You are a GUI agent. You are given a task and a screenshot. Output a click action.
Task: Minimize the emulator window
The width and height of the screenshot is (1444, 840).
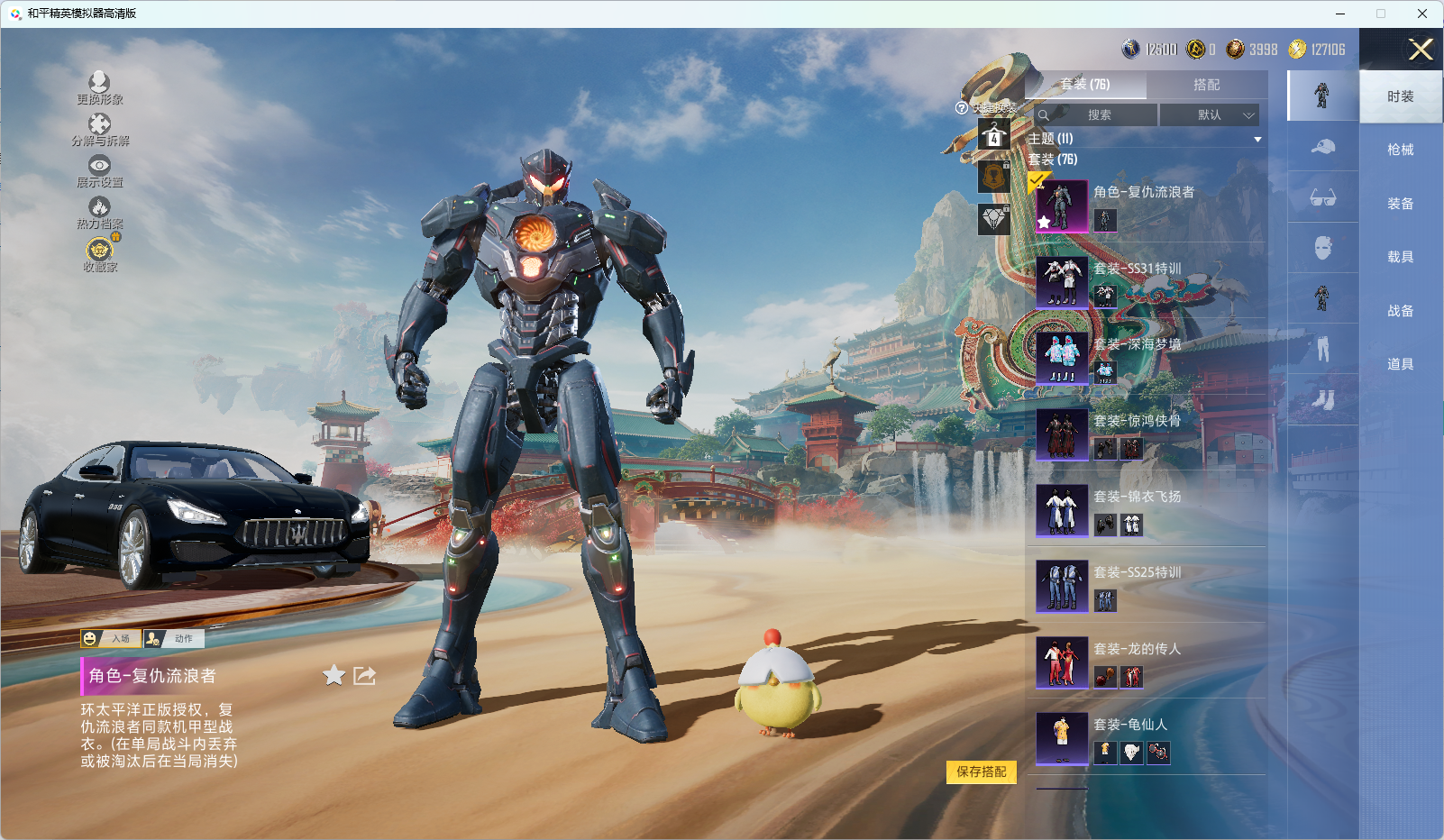(1340, 14)
